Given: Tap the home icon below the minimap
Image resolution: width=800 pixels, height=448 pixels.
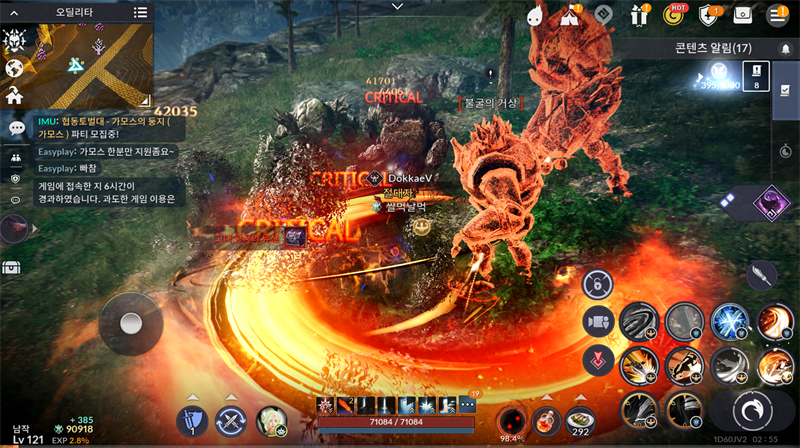Looking at the screenshot, I should pyautogui.click(x=14, y=96).
